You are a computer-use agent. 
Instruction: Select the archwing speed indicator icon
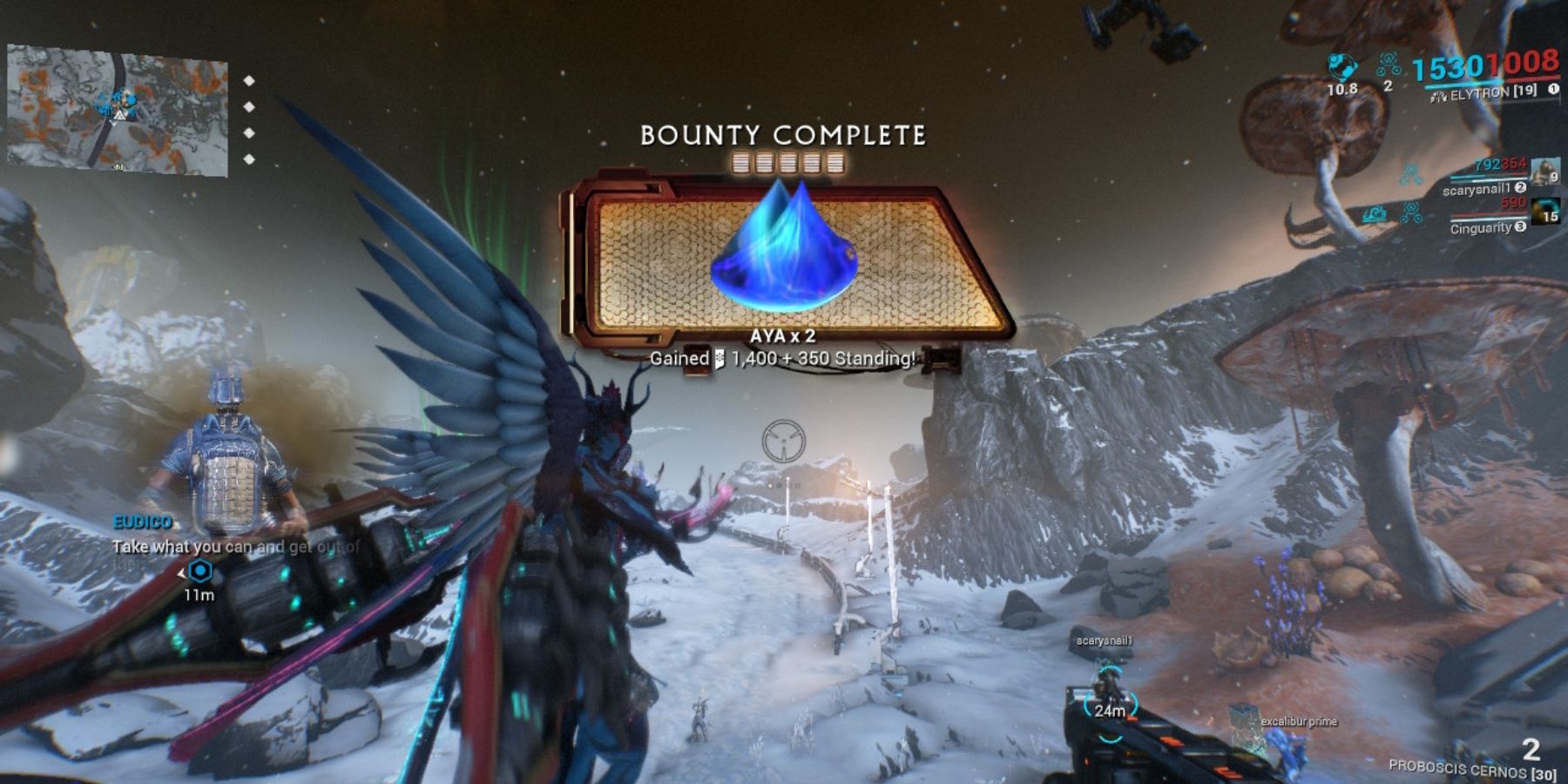click(x=1342, y=66)
